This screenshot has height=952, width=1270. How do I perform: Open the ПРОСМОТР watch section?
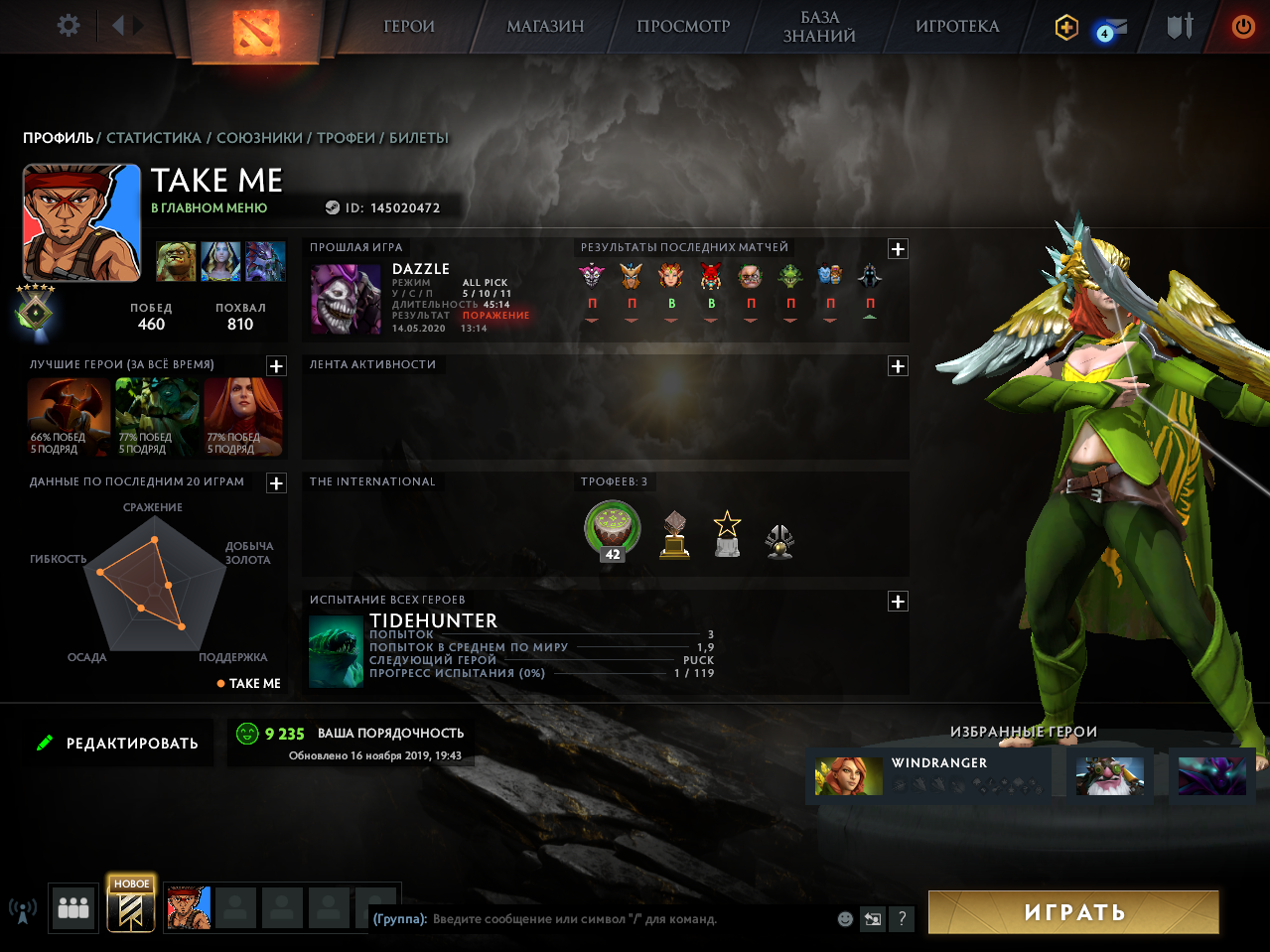click(683, 27)
